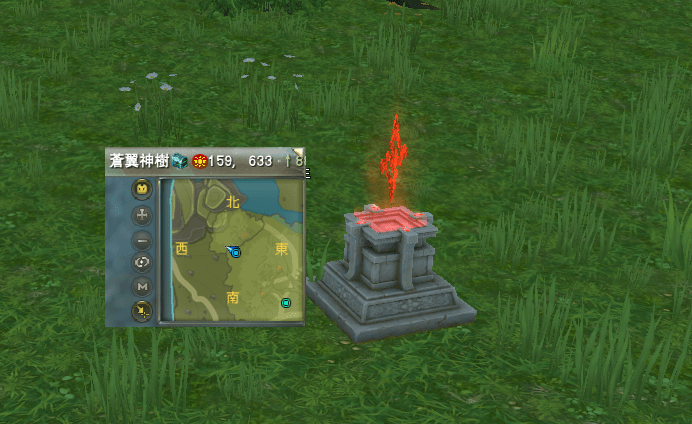
Task: Click the circular arrows minimap button
Action: pyautogui.click(x=142, y=263)
